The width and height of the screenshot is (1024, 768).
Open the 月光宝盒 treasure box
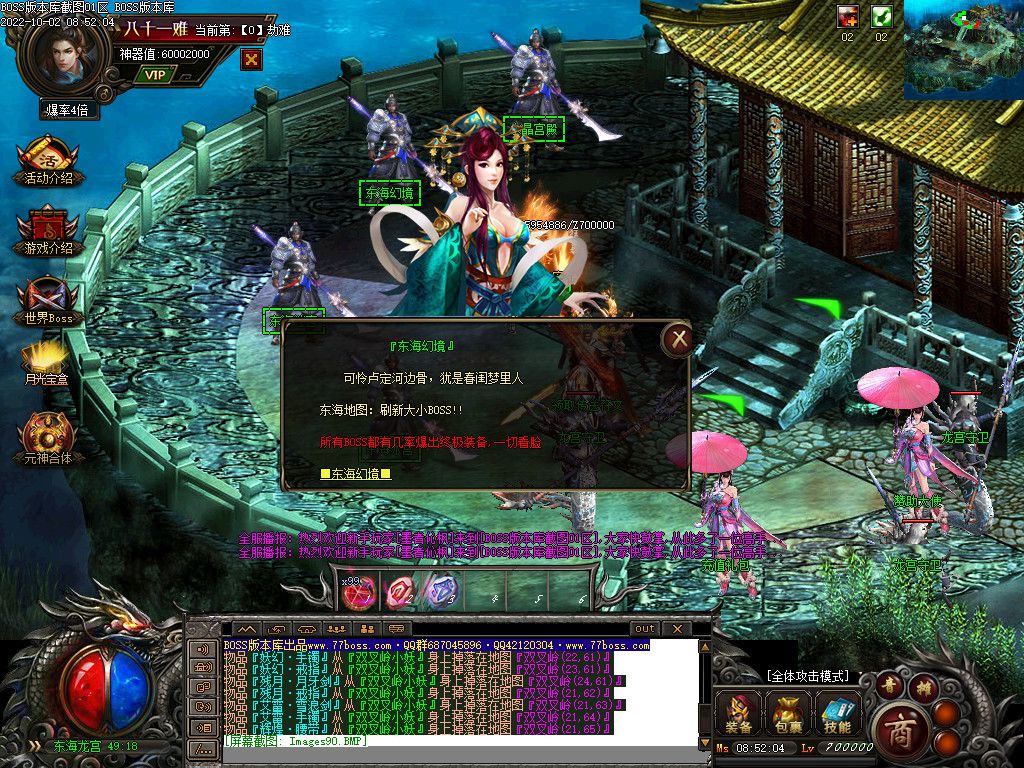47,363
